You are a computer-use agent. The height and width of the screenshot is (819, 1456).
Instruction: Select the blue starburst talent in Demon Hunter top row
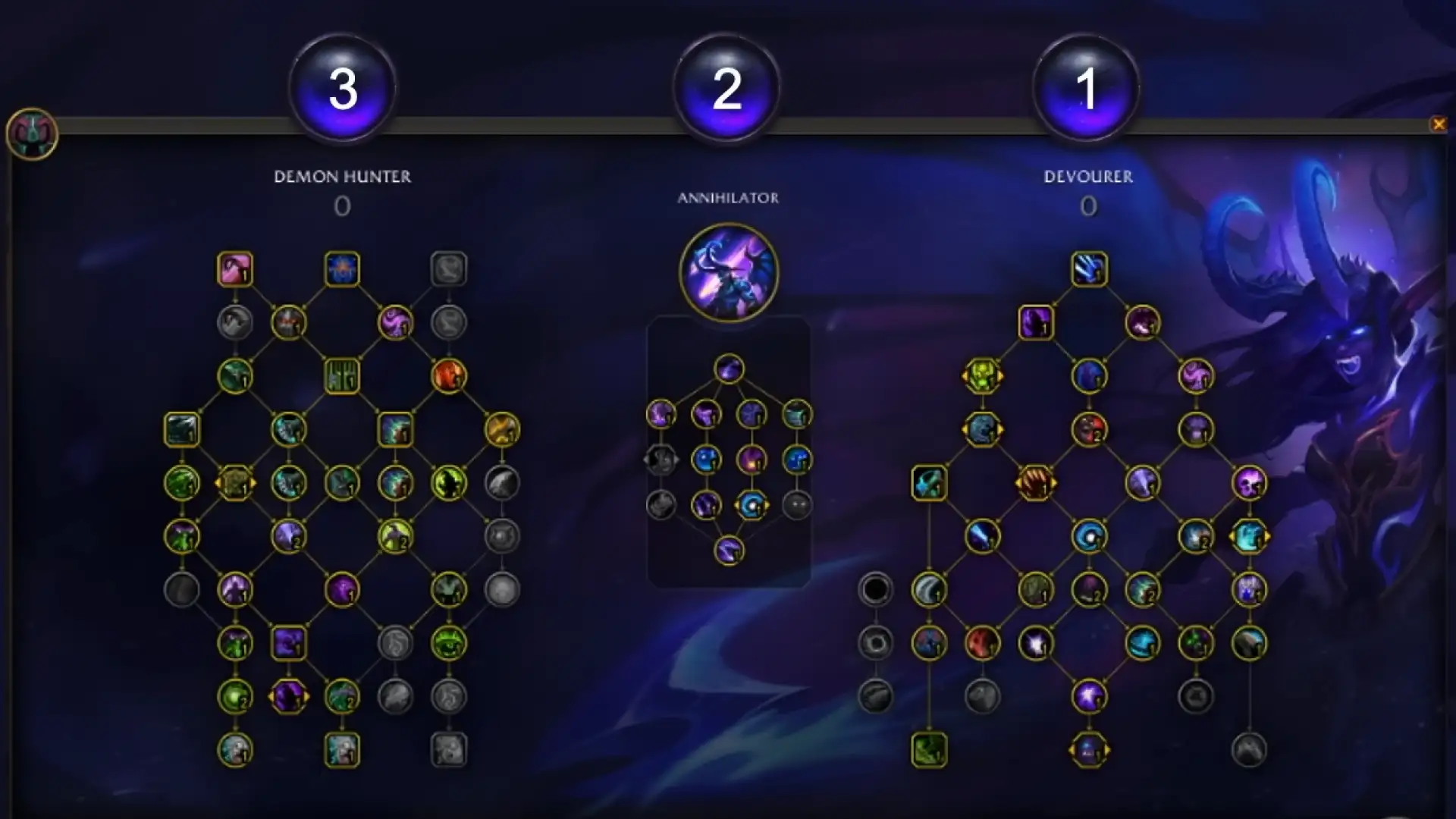(x=341, y=269)
